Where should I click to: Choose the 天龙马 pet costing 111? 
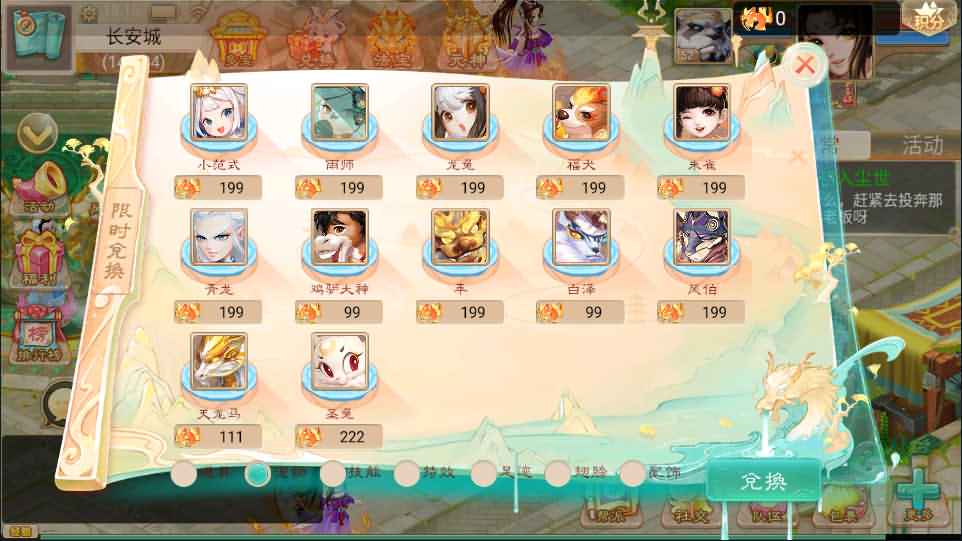click(219, 361)
